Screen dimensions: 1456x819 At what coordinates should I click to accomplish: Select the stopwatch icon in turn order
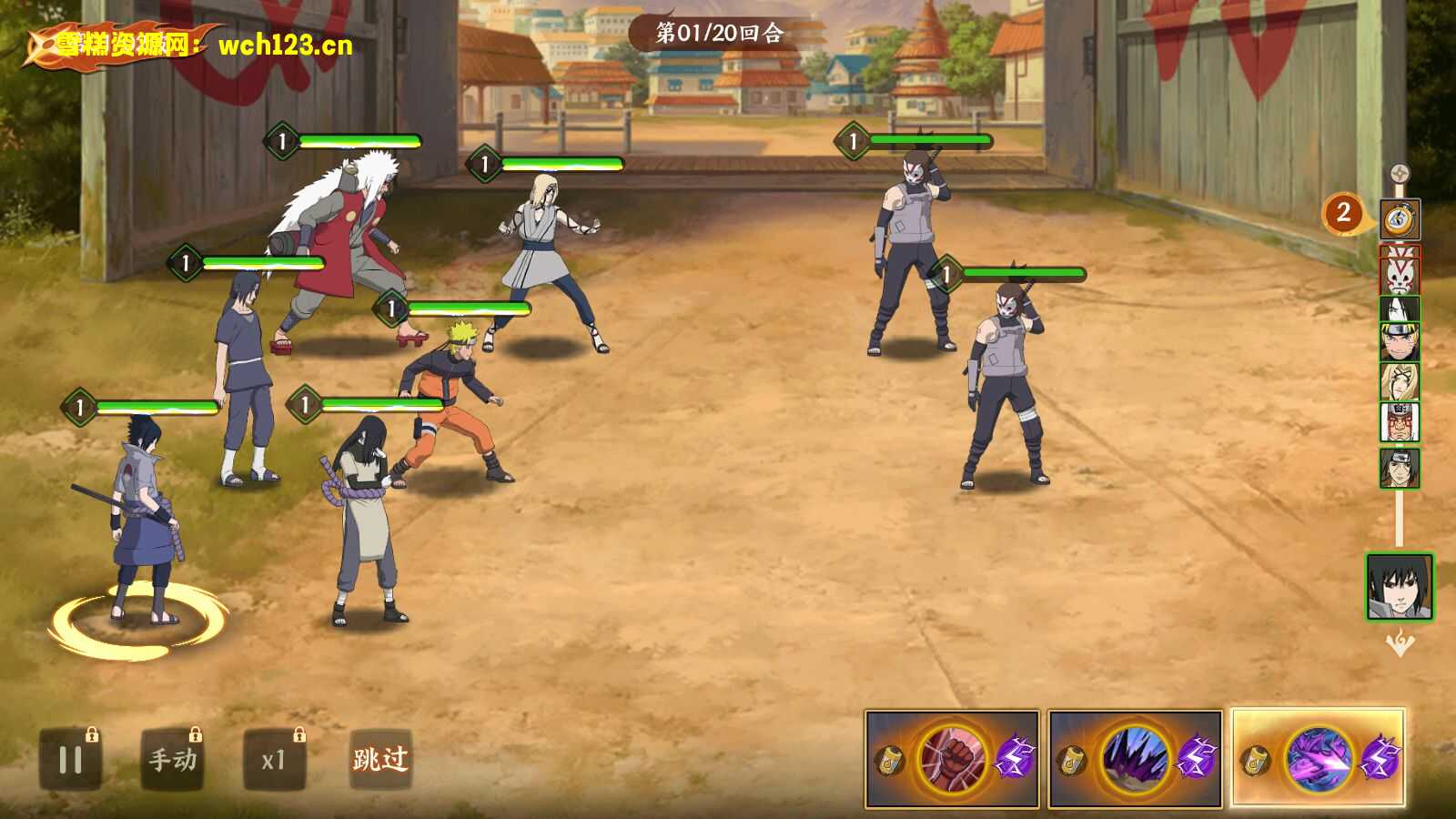coord(1400,219)
